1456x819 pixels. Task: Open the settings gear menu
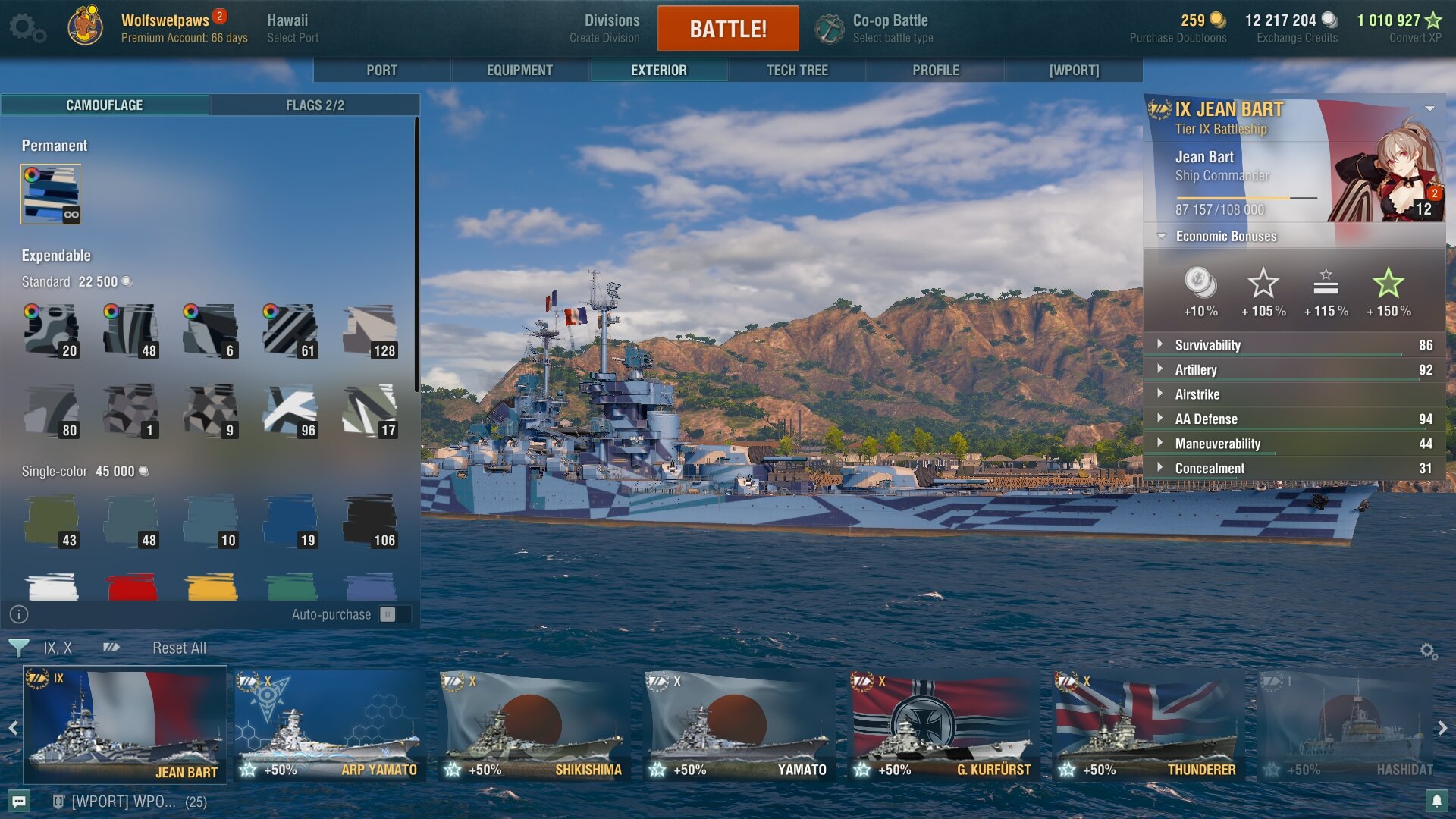[x=27, y=28]
